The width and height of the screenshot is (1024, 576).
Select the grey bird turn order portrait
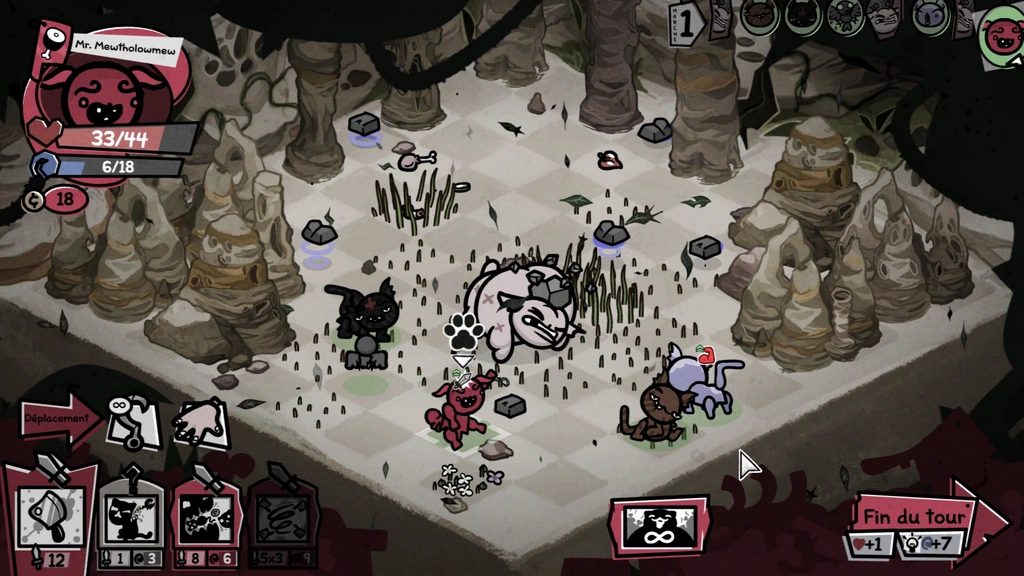click(x=845, y=16)
